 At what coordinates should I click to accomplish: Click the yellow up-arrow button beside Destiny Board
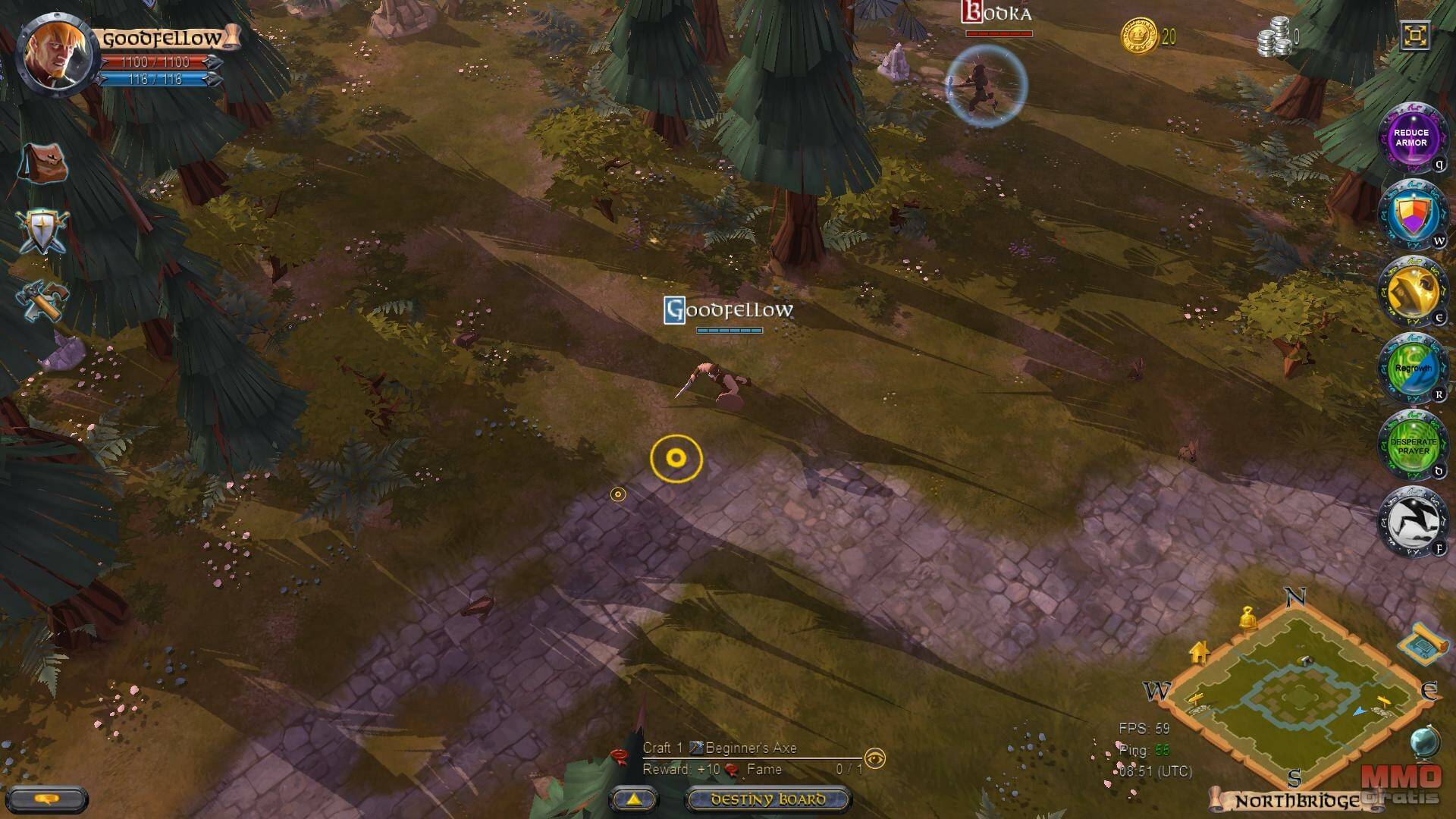click(x=633, y=799)
